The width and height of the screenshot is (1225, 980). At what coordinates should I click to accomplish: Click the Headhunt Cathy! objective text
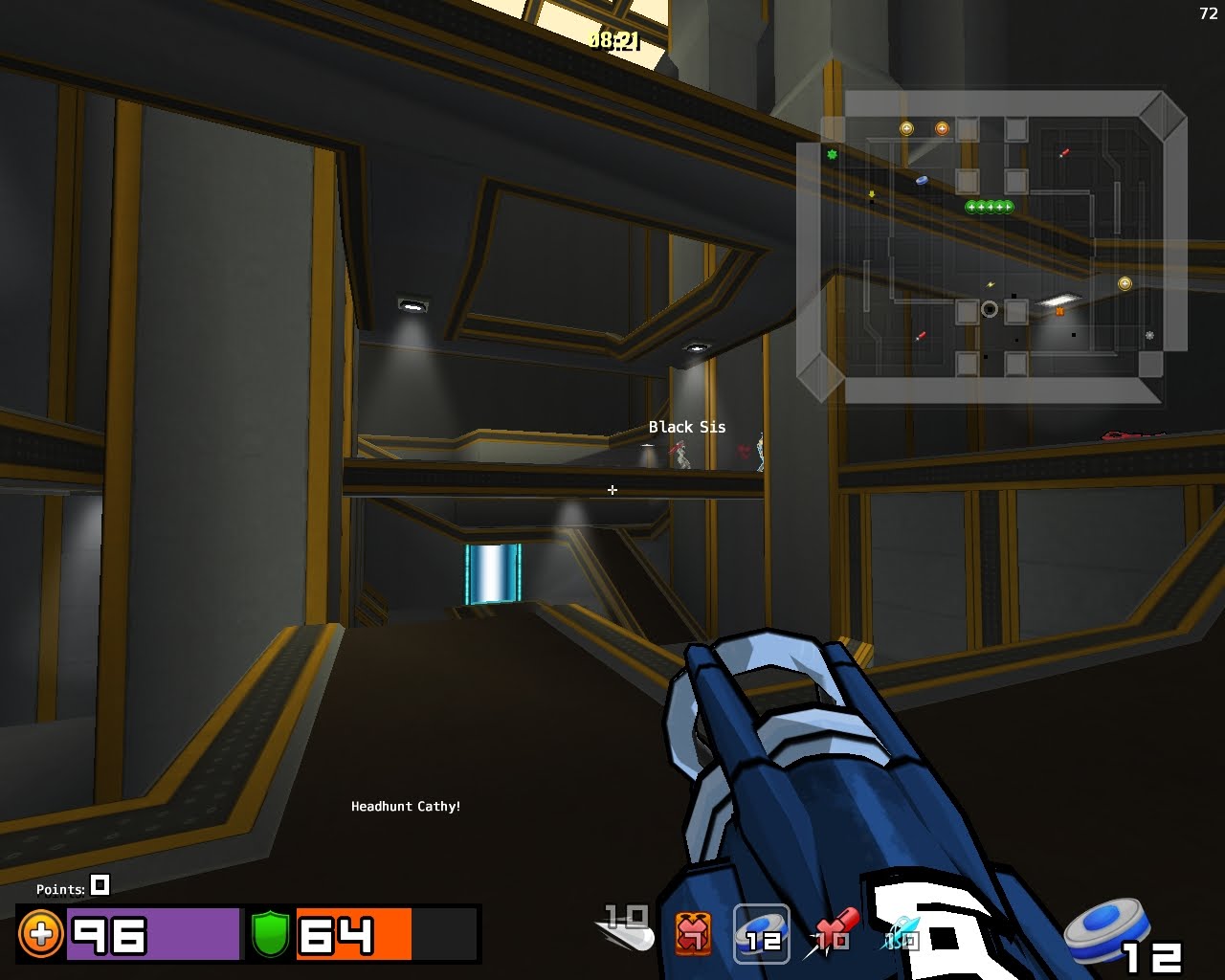pyautogui.click(x=407, y=807)
